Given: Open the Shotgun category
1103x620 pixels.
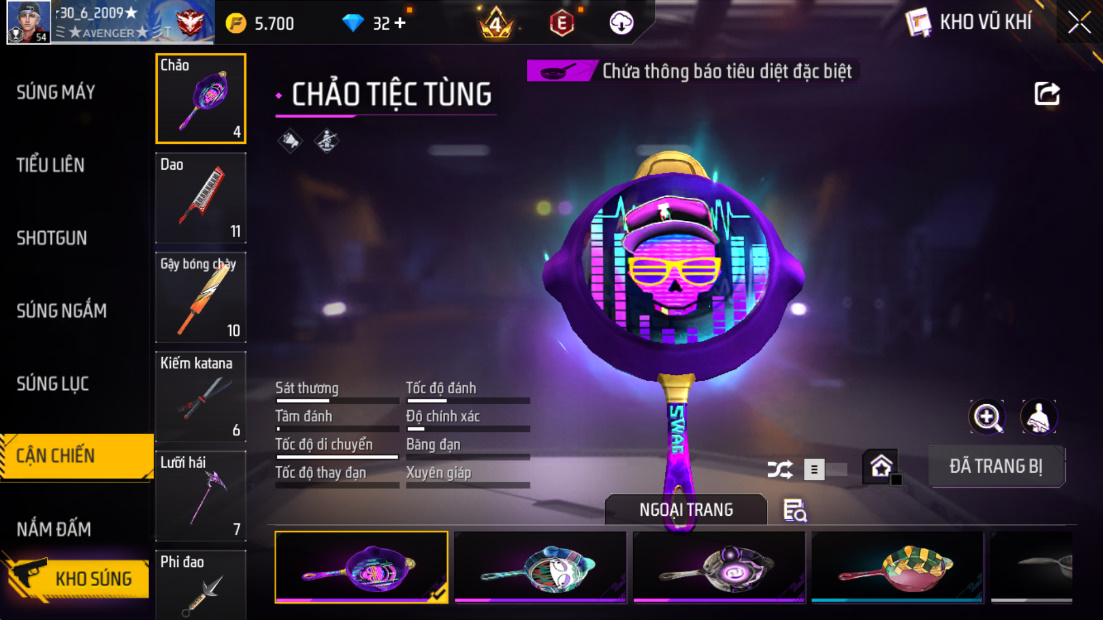Looking at the screenshot, I should pos(52,238).
